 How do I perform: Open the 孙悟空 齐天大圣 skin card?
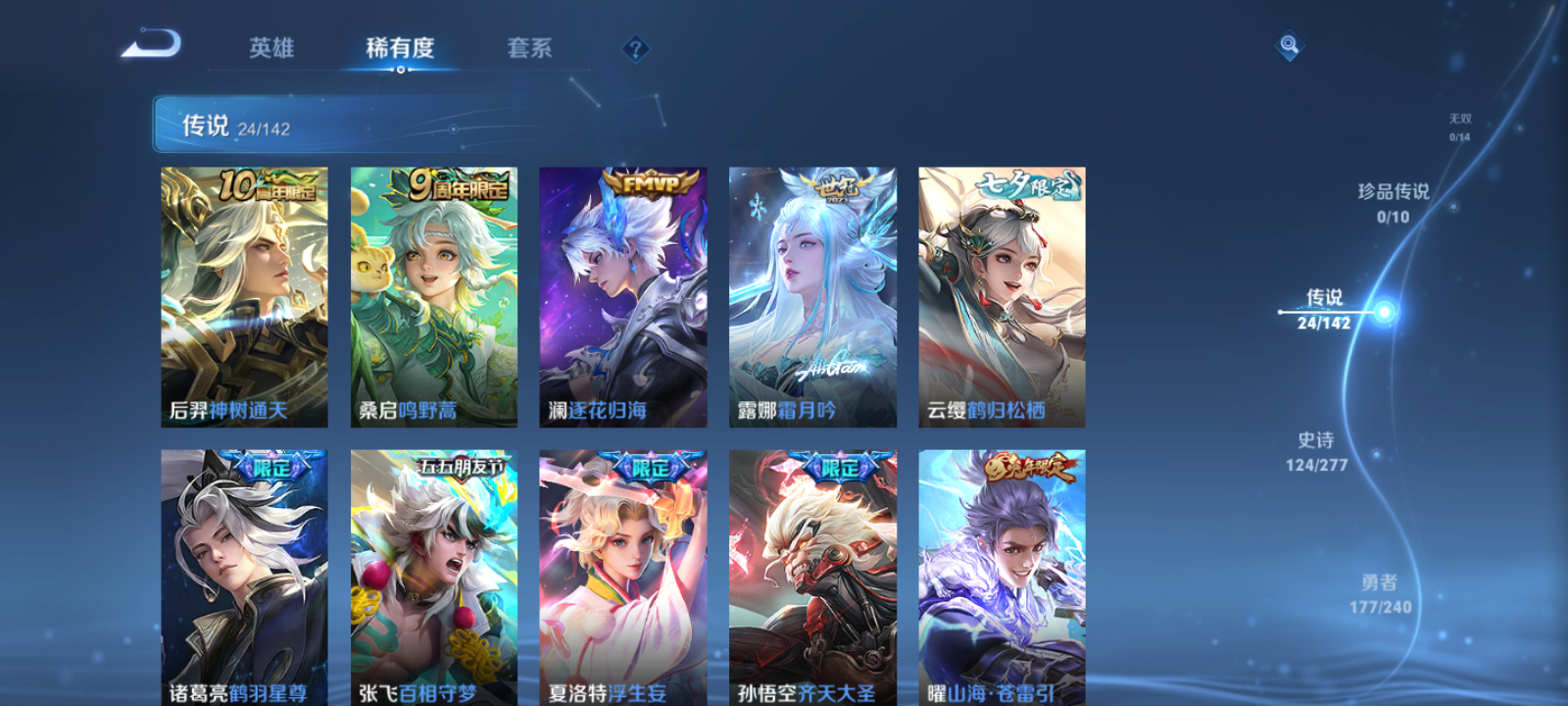click(x=811, y=579)
